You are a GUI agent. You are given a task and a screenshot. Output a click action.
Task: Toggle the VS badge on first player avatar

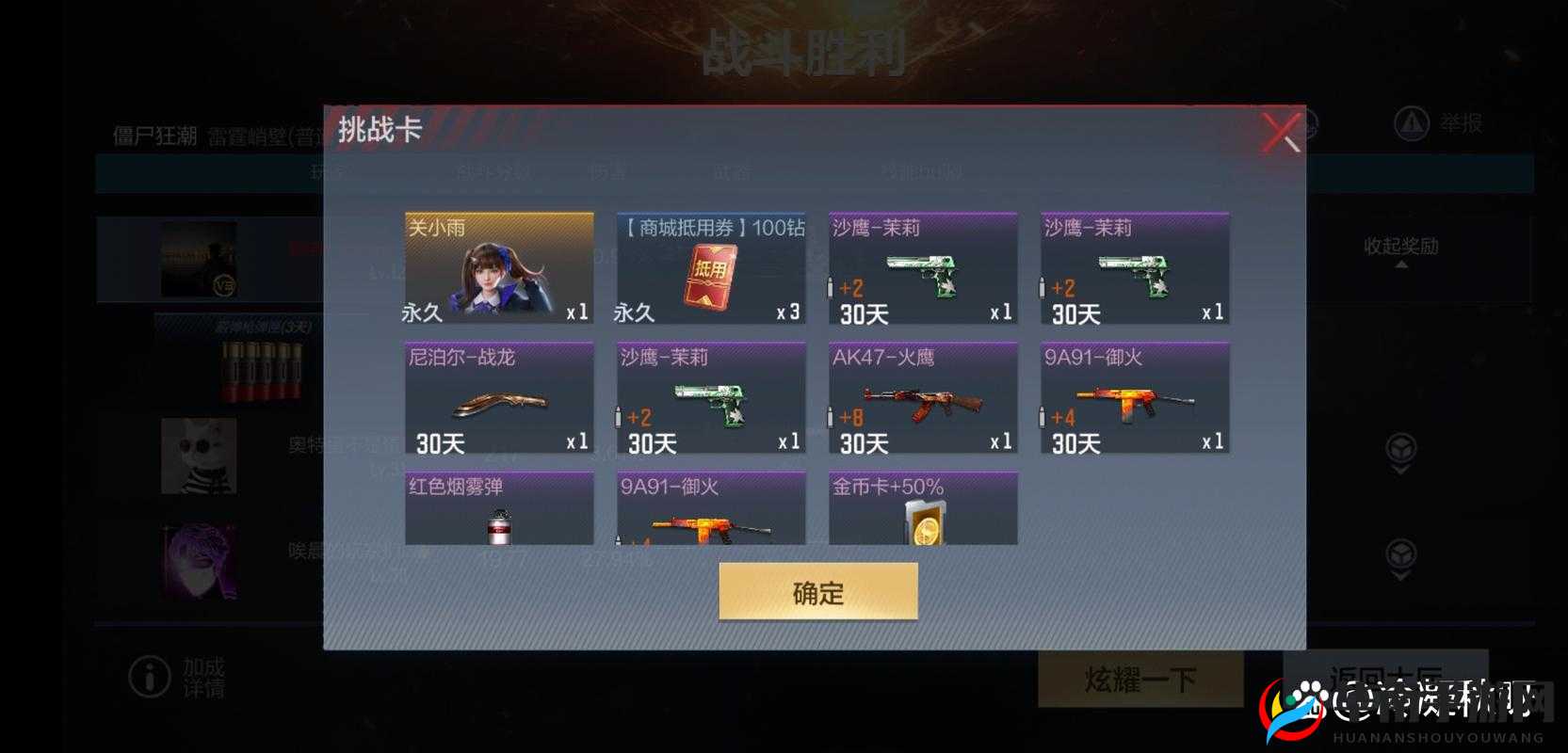(224, 287)
